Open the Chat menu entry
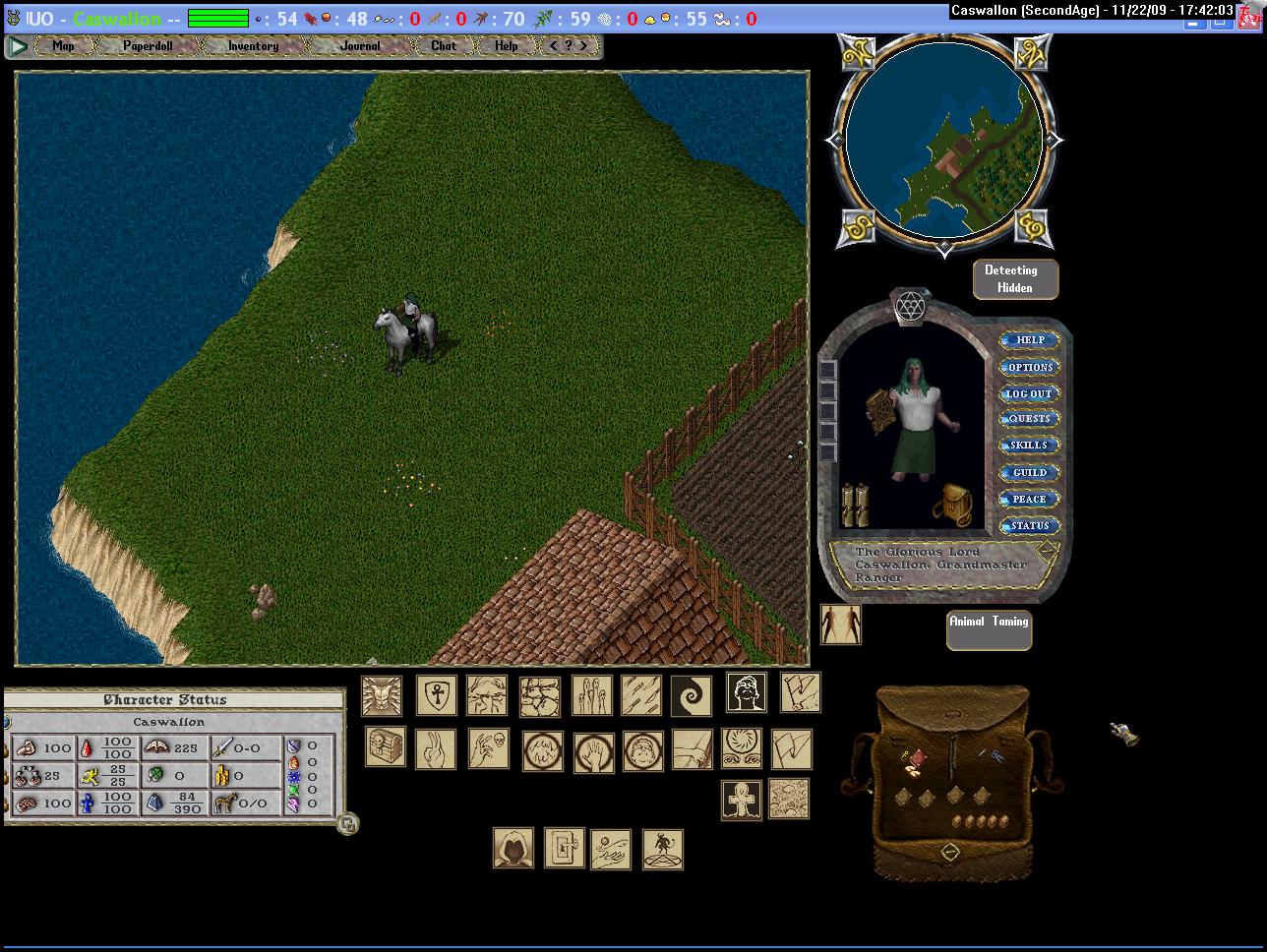 tap(444, 46)
